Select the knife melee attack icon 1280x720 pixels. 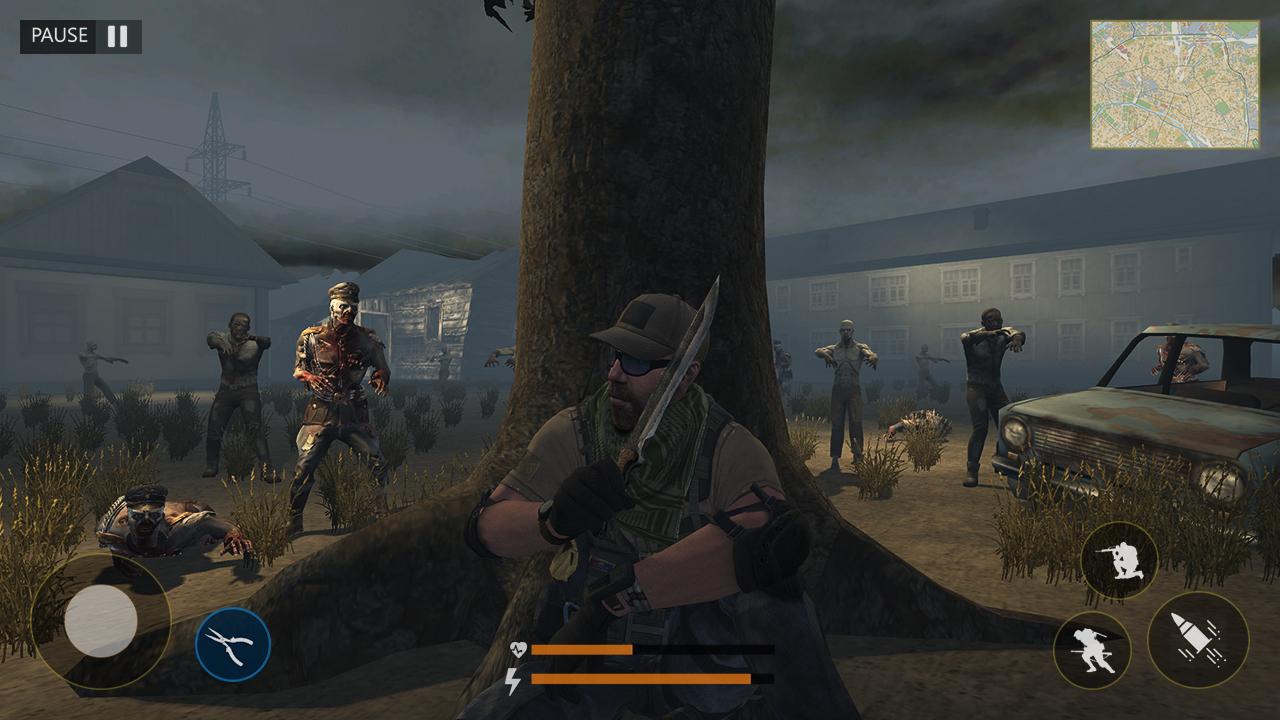(235, 645)
